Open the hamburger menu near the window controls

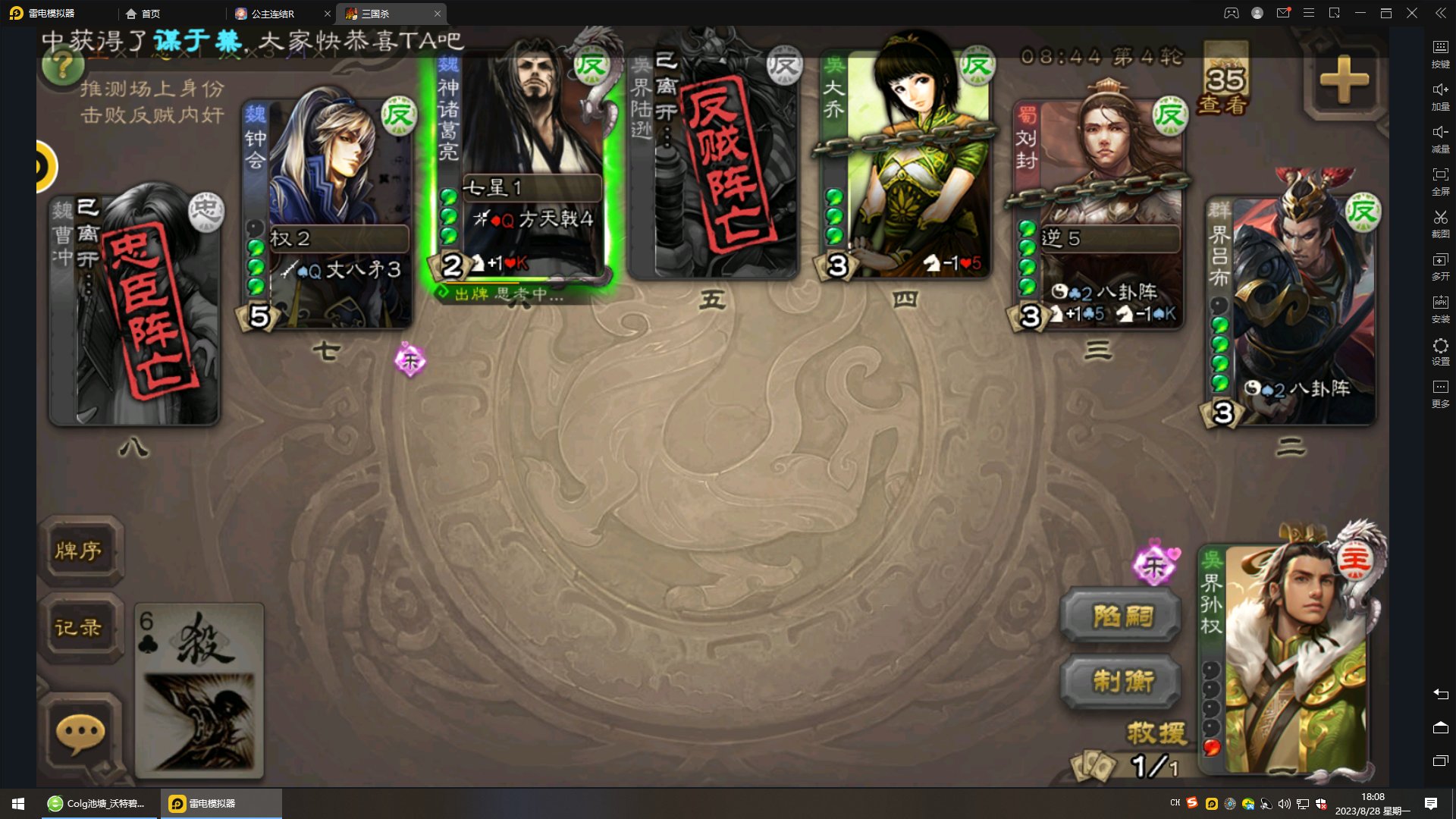[1307, 13]
